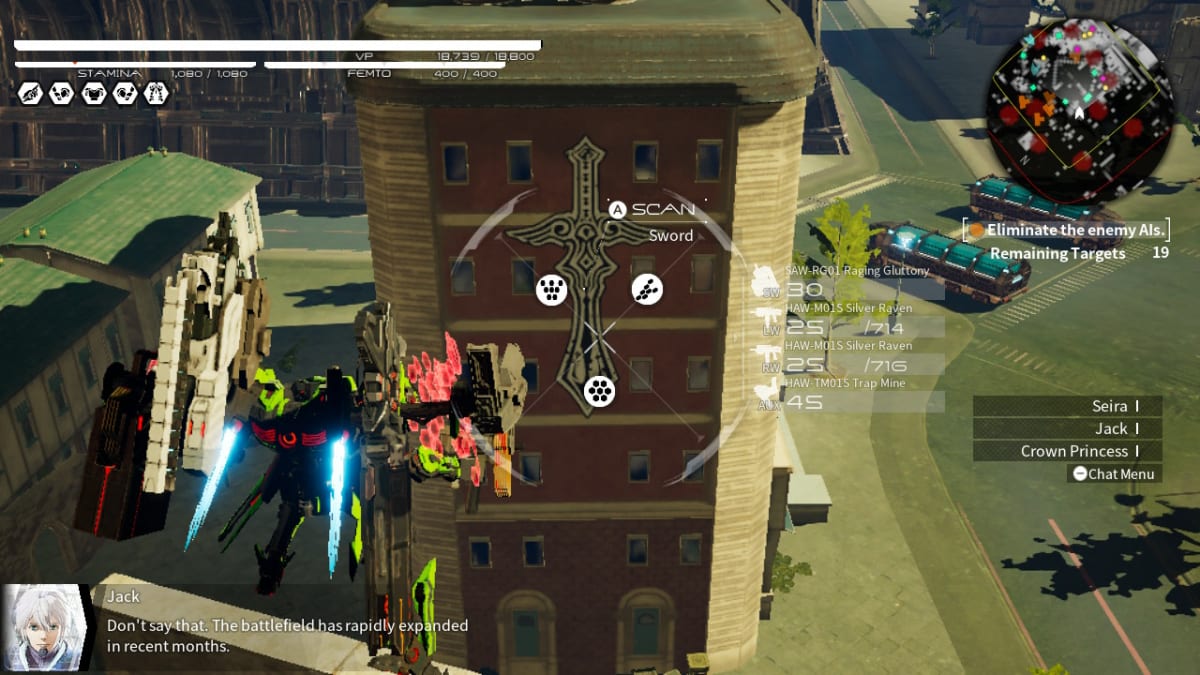Choose the RW Silver Raven weapon slot
Screen dimensions: 1200x675
[x=850, y=359]
